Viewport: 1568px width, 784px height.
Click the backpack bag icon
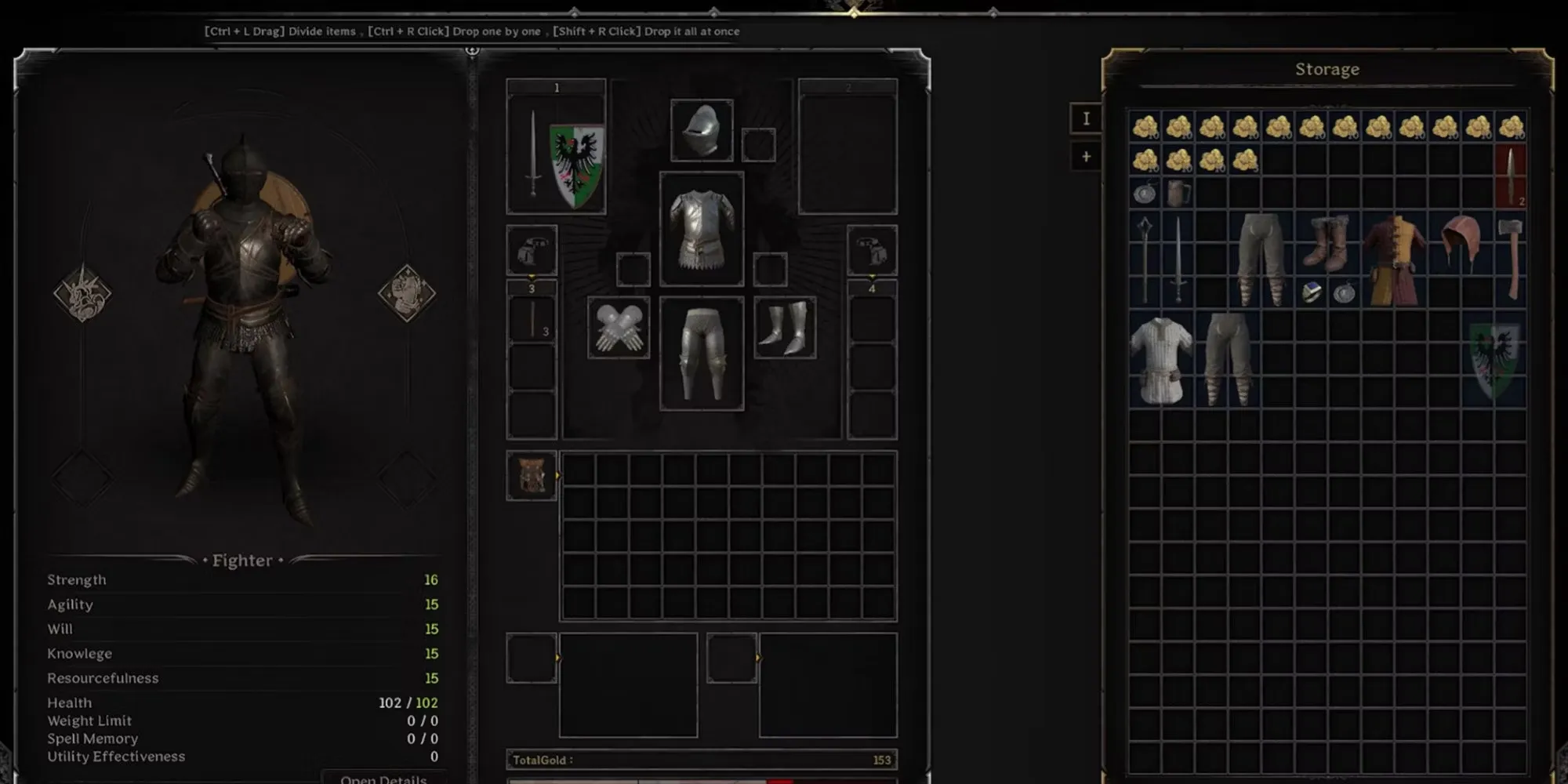point(532,475)
